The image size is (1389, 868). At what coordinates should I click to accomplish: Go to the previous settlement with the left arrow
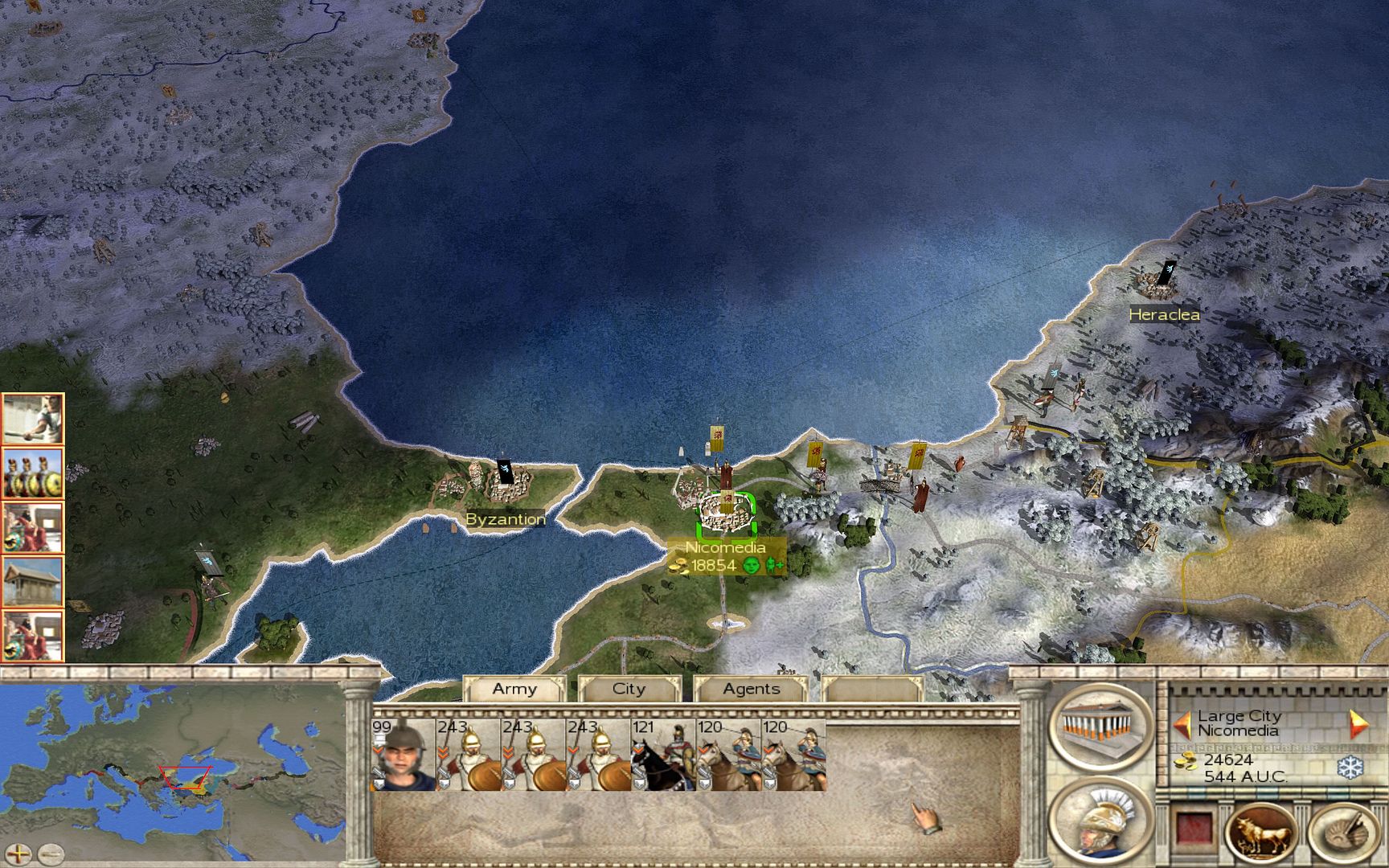[1181, 724]
